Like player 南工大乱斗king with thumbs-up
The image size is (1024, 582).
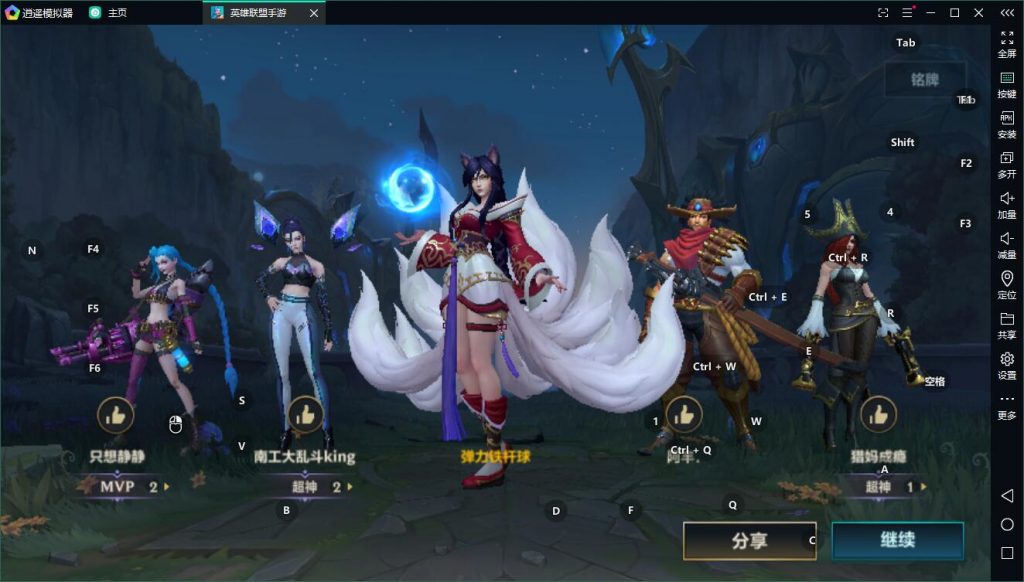pyautogui.click(x=305, y=415)
